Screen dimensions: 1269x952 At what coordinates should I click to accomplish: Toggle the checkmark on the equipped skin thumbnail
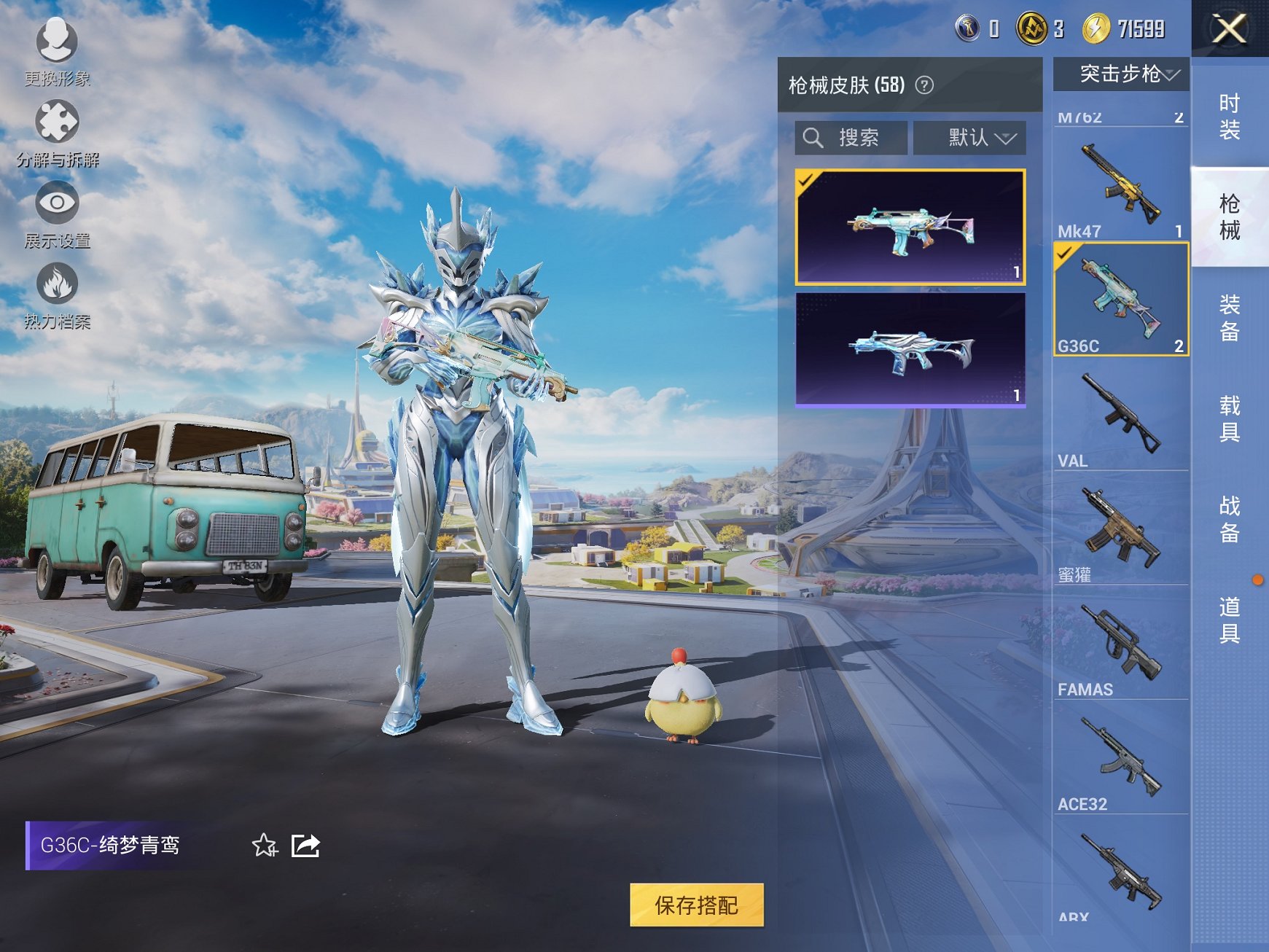pyautogui.click(x=805, y=182)
